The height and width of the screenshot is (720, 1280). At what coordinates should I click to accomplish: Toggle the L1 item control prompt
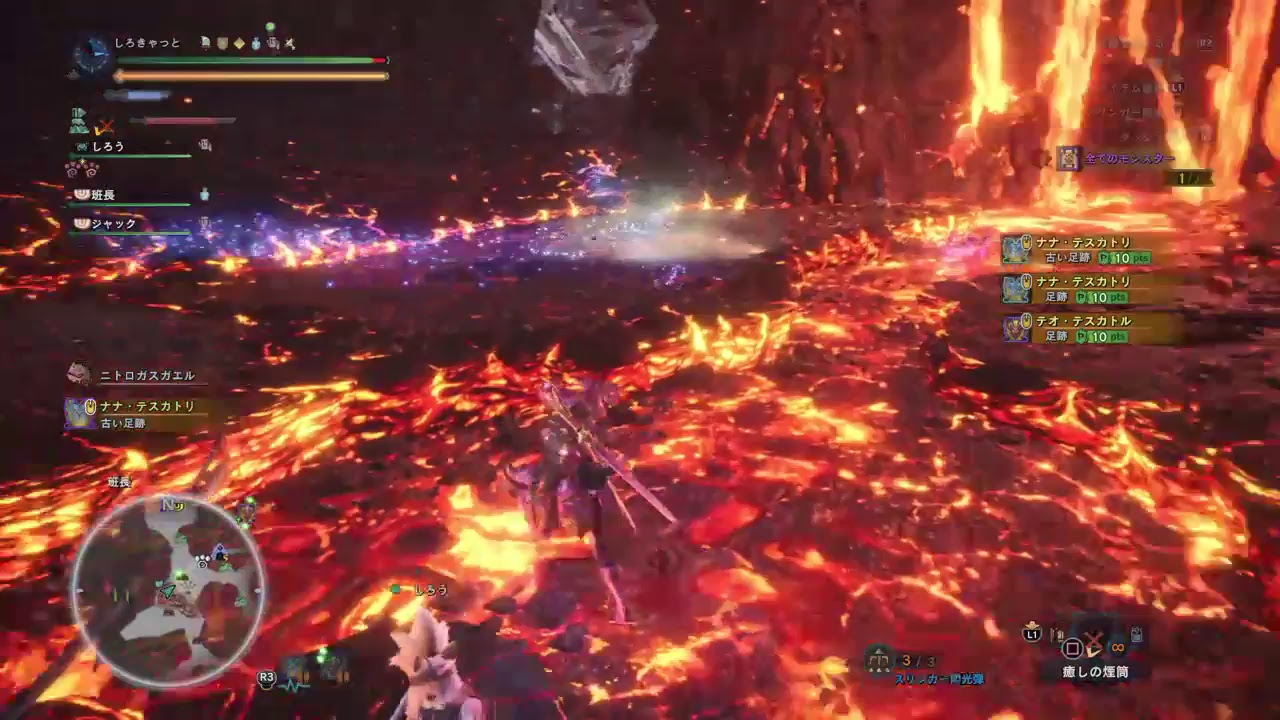tap(1032, 634)
